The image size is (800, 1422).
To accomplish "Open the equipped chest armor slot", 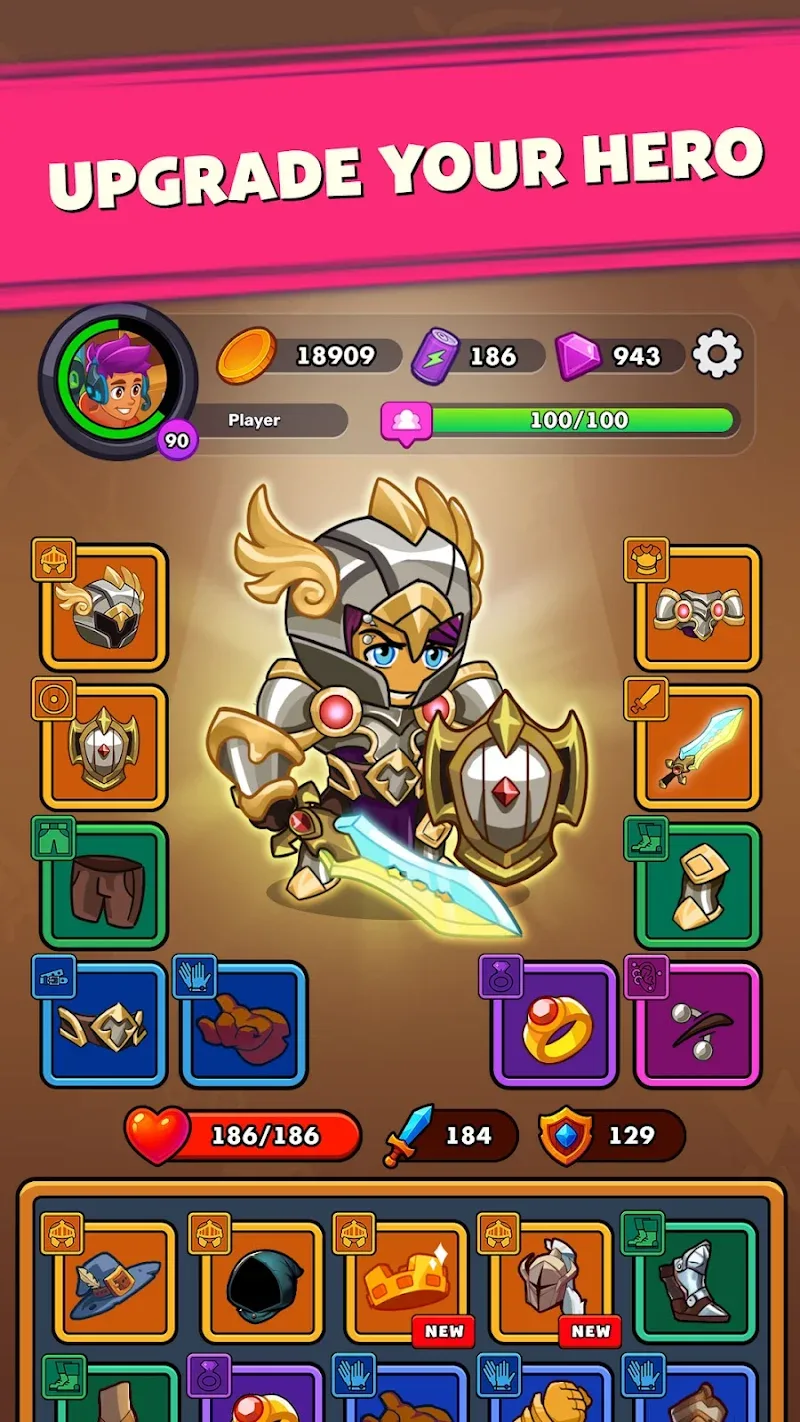I will pyautogui.click(x=698, y=607).
